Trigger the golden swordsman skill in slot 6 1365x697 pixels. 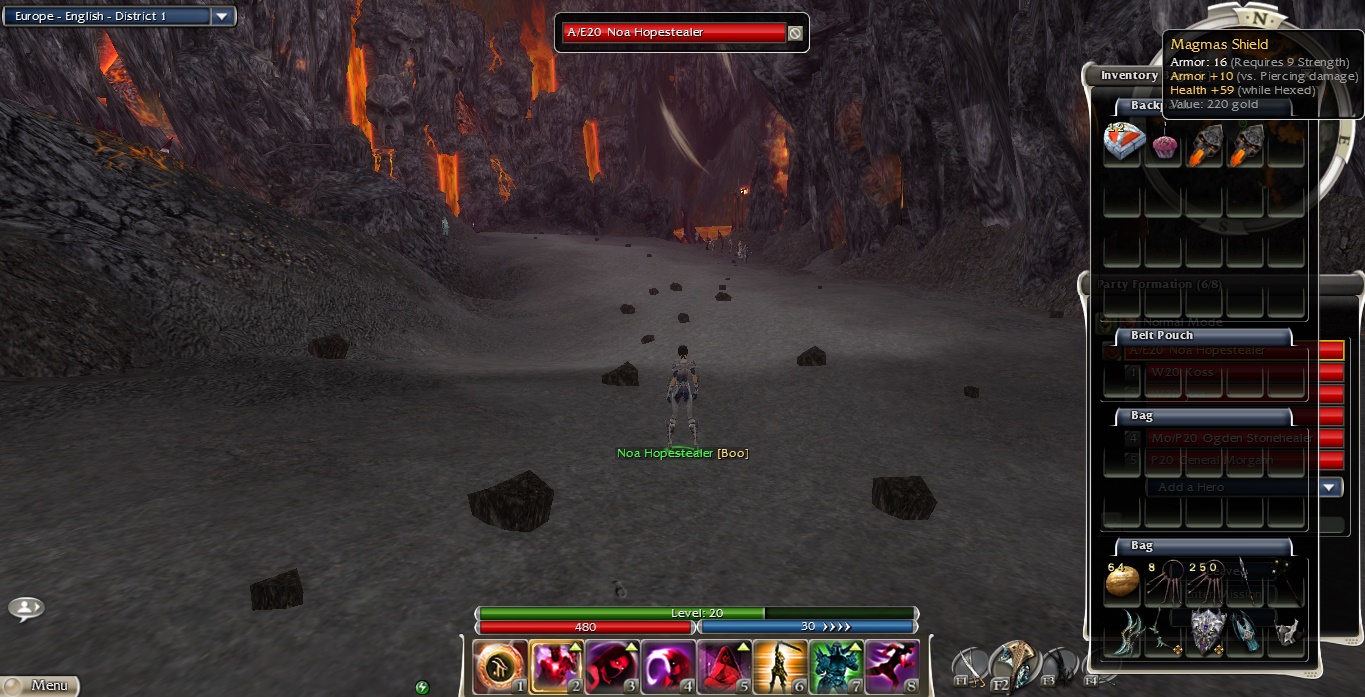(780, 667)
